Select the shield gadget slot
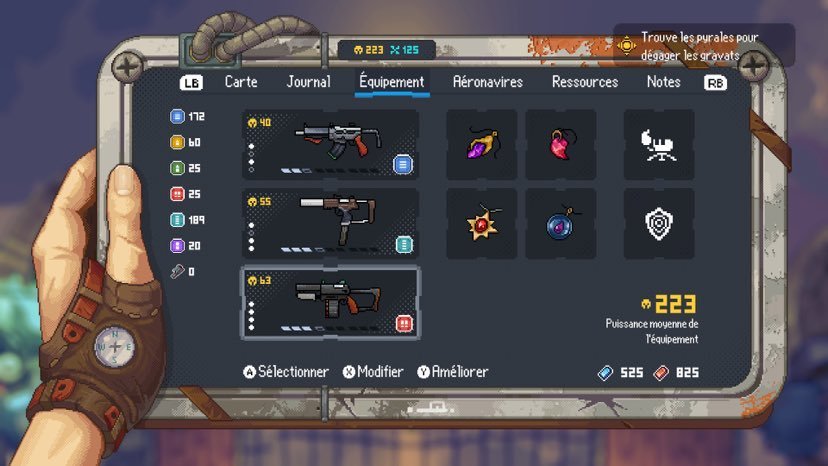The image size is (828, 466). [658, 224]
